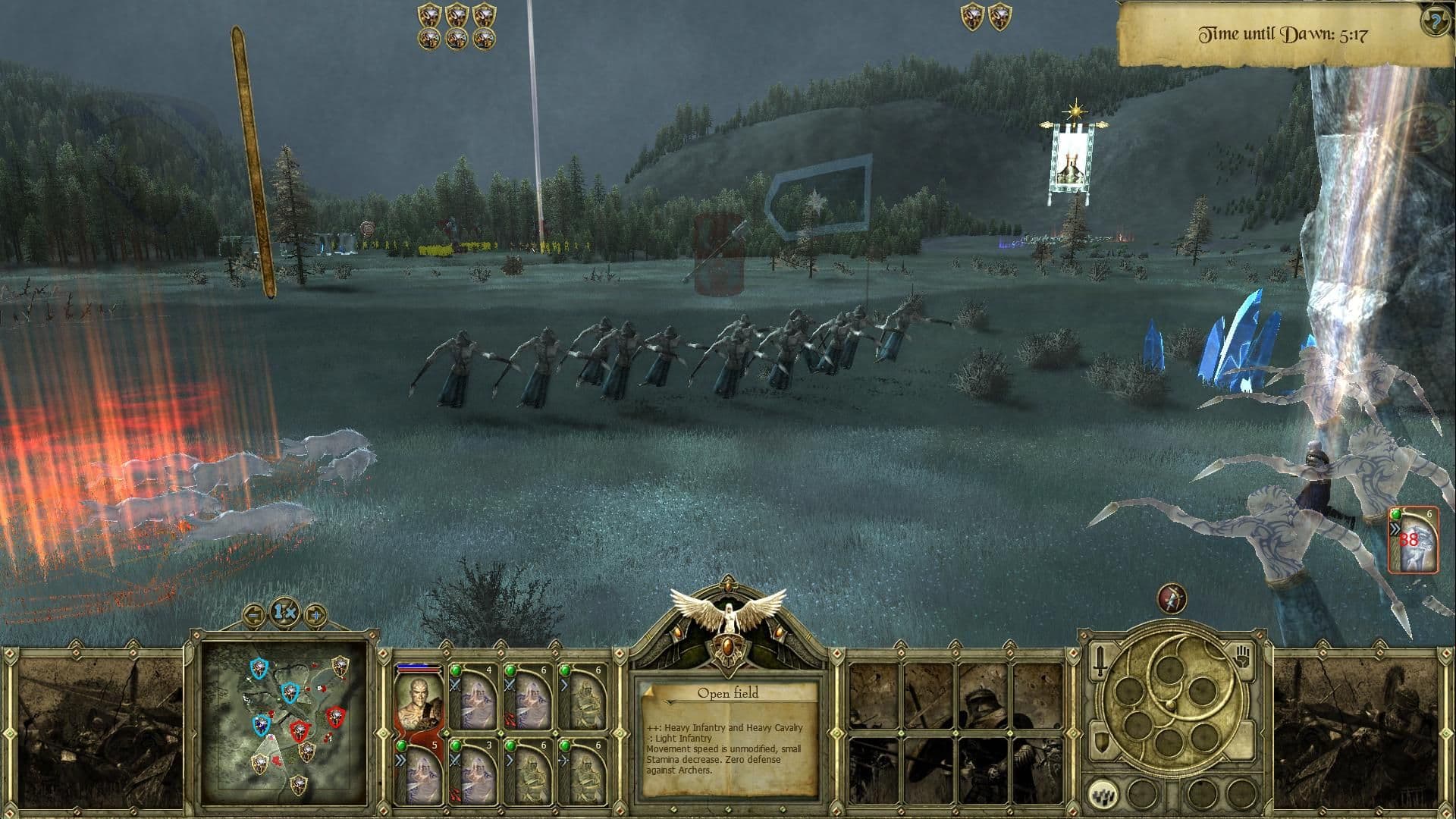
Task: Select the shield defensive stance icon
Action: coord(1101,741)
